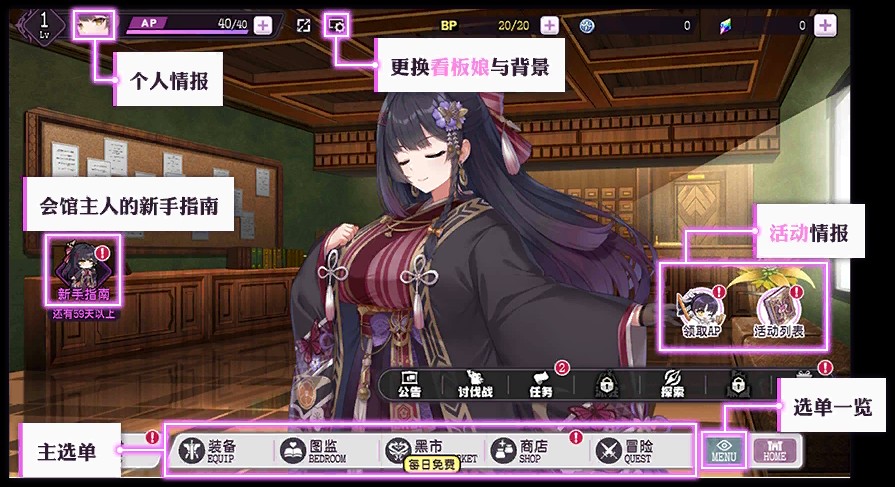Add AP with the plus button

point(262,25)
